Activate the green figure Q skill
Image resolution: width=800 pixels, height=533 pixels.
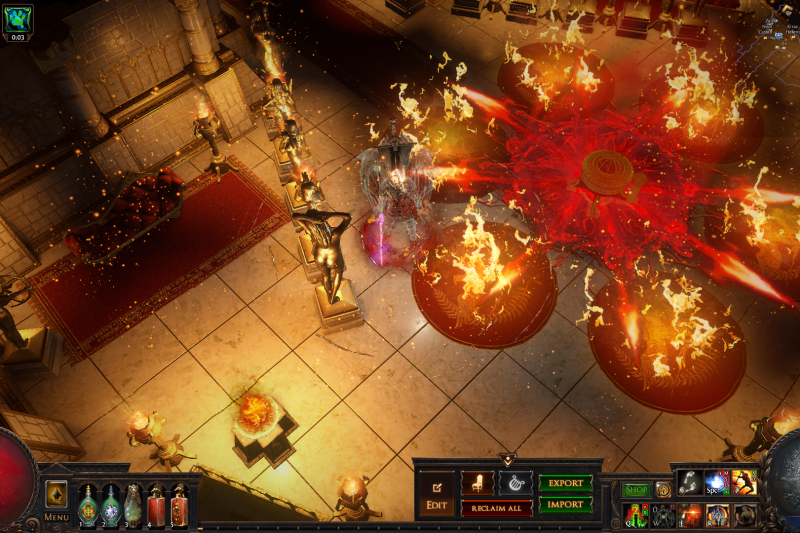tap(636, 515)
